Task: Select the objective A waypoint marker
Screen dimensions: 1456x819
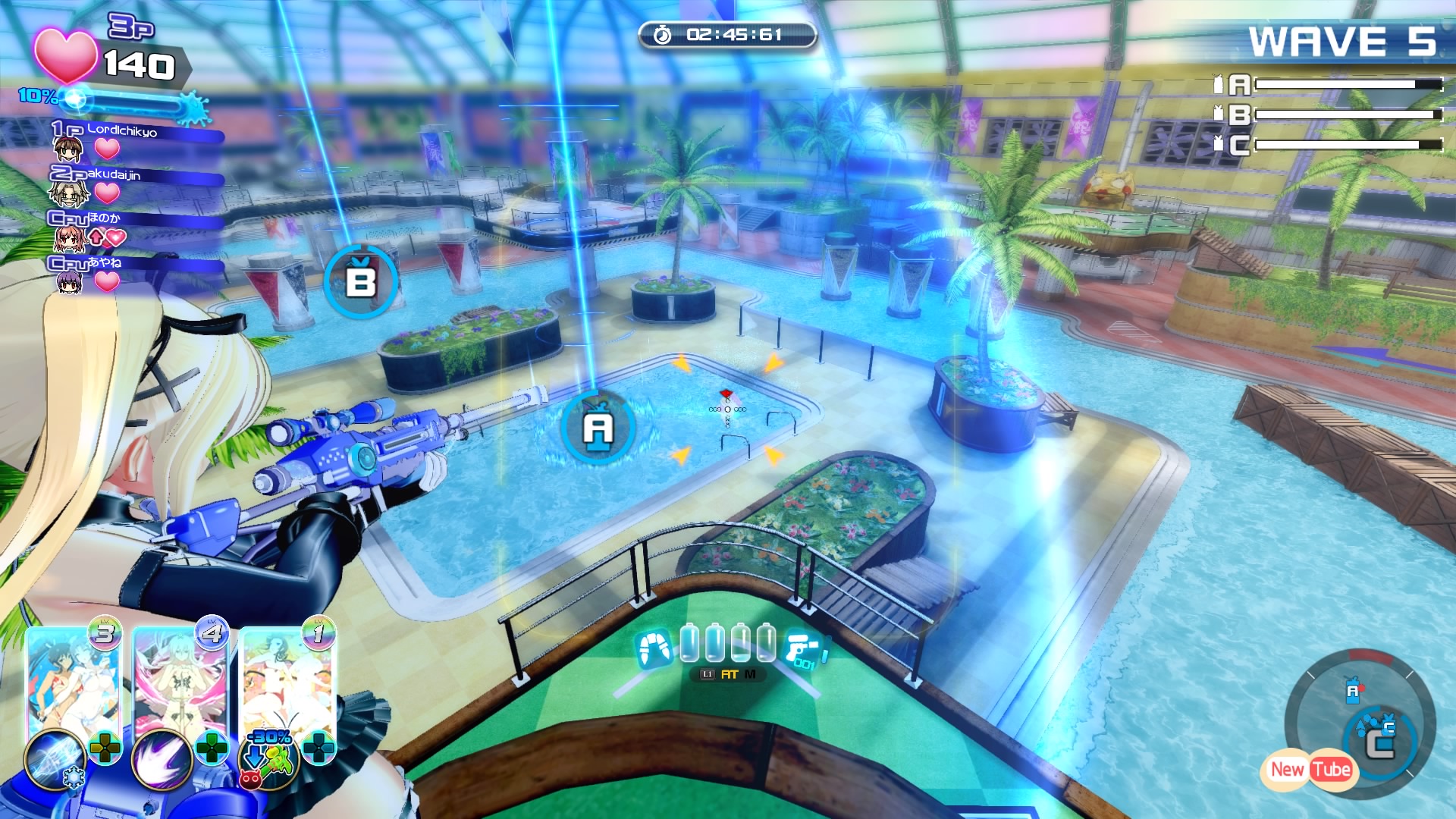Action: [598, 428]
